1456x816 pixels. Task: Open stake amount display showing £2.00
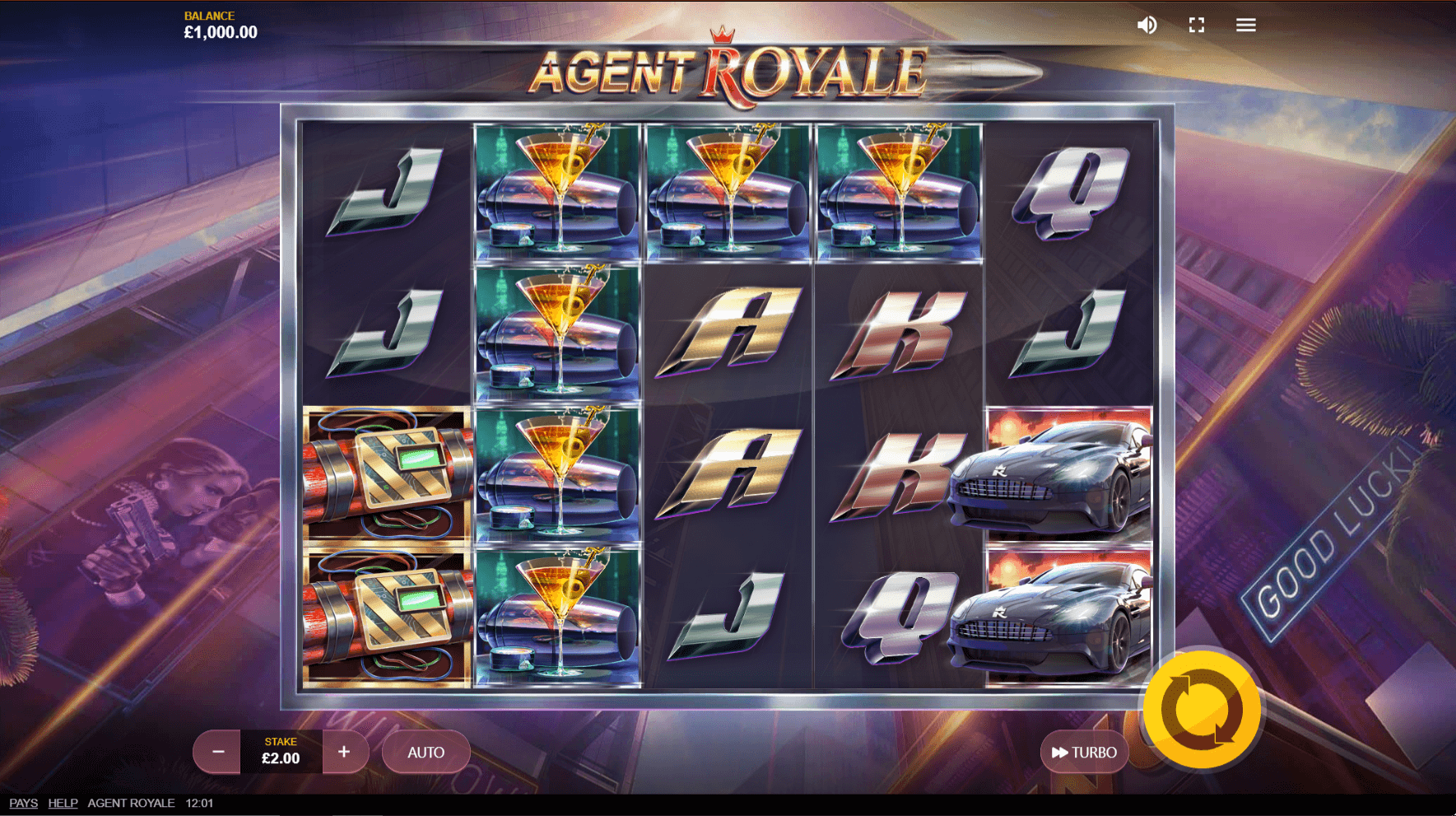(x=282, y=756)
